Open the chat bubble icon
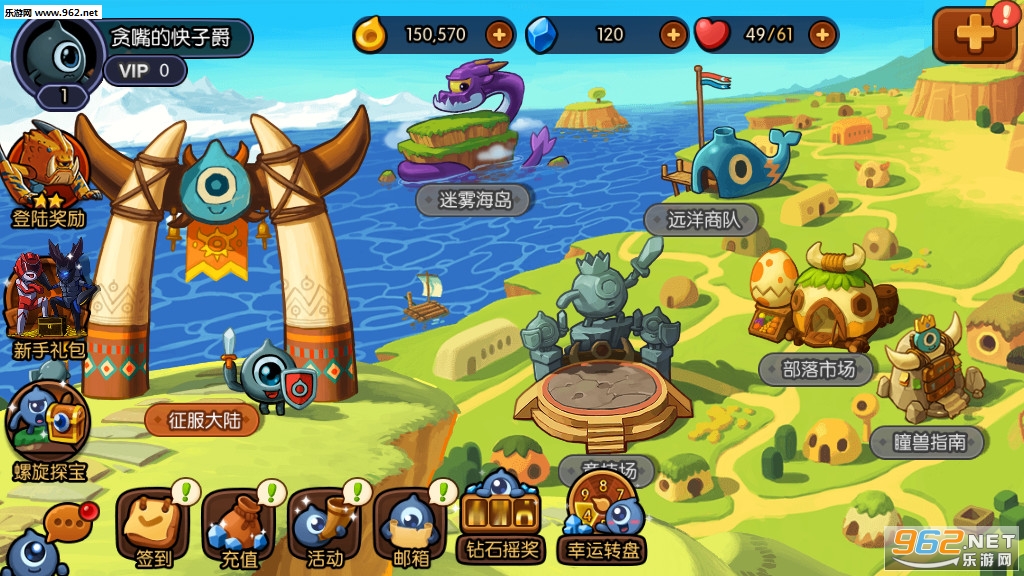 (x=66, y=522)
